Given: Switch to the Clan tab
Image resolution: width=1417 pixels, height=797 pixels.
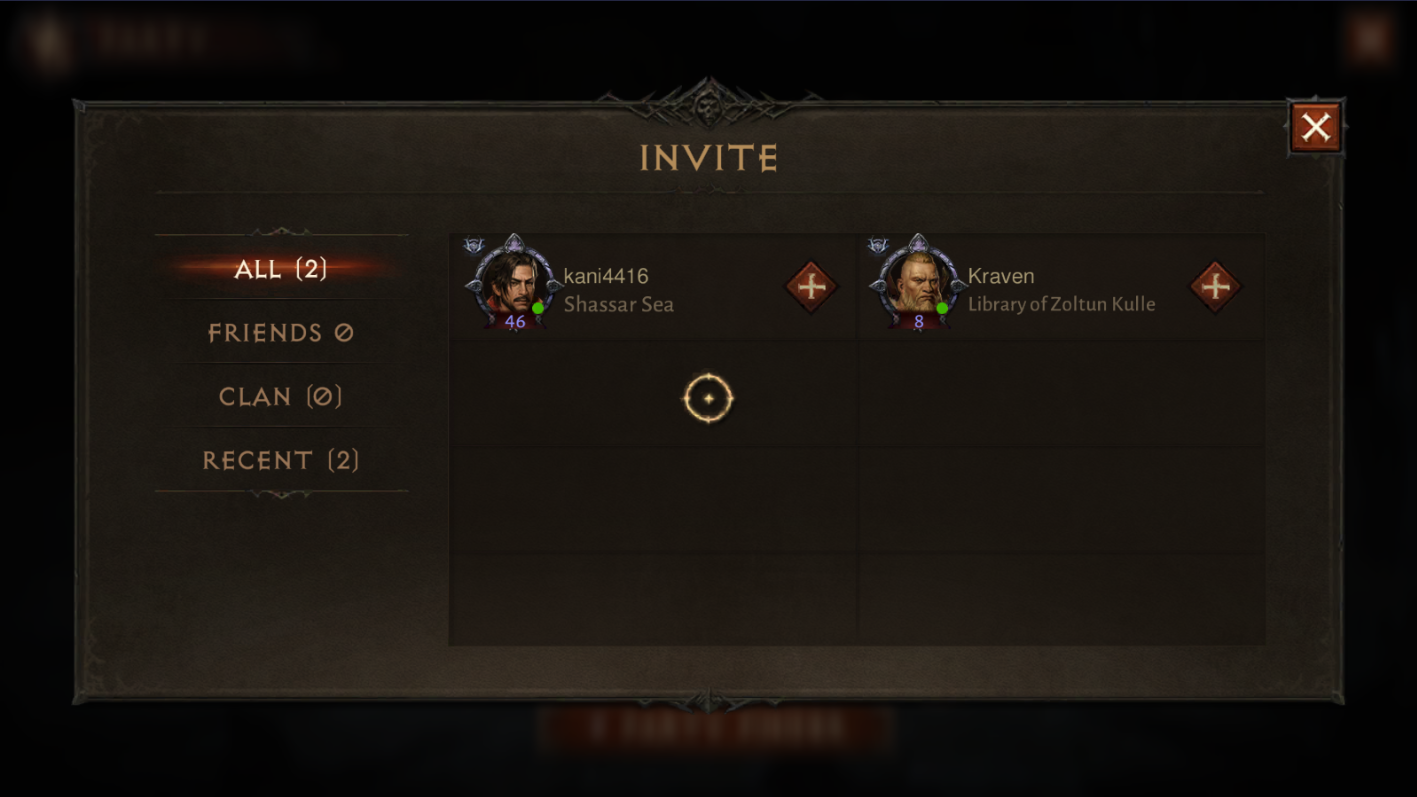Looking at the screenshot, I should tap(281, 397).
